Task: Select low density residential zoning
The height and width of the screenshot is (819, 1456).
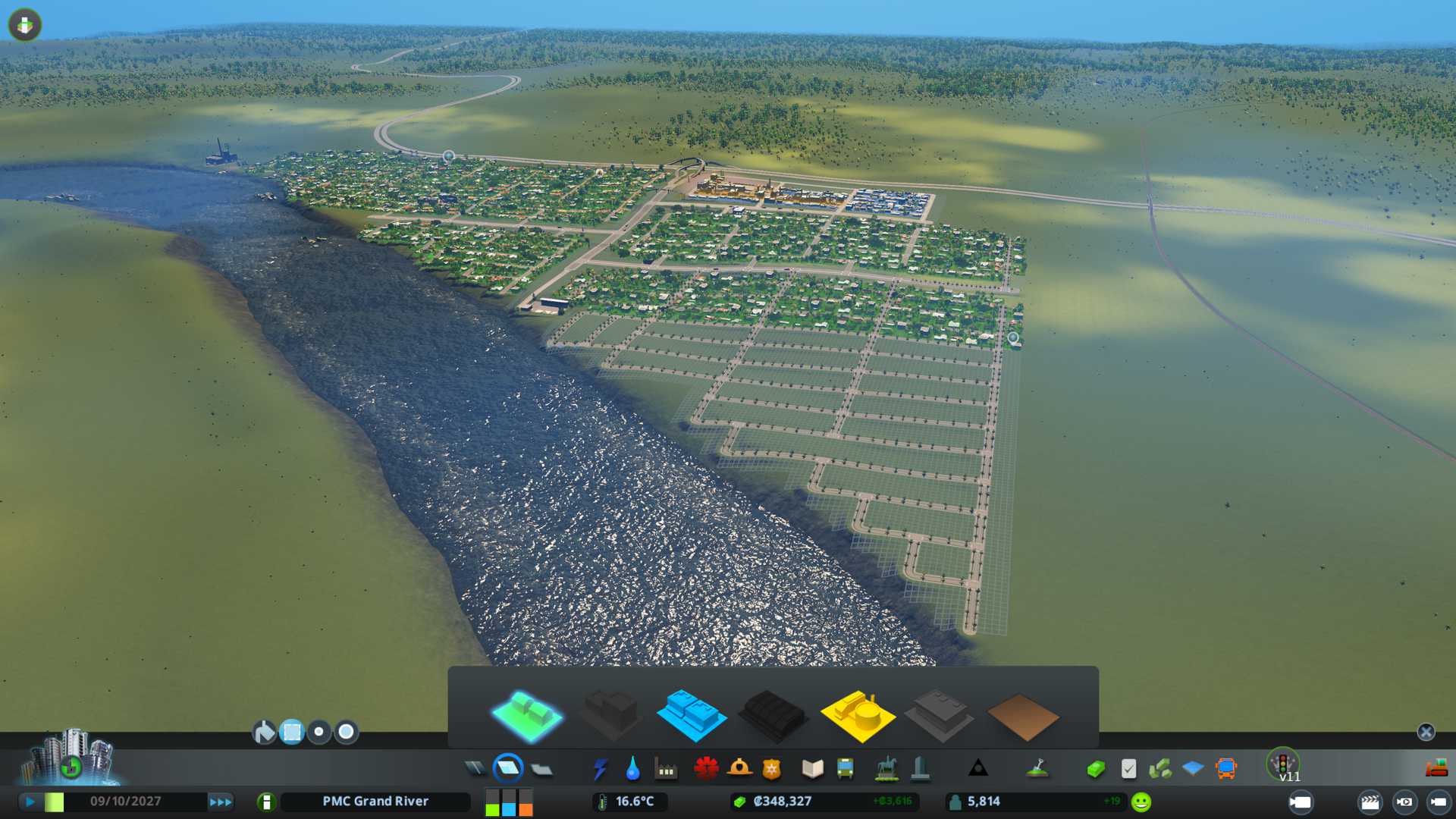Action: tap(526, 716)
